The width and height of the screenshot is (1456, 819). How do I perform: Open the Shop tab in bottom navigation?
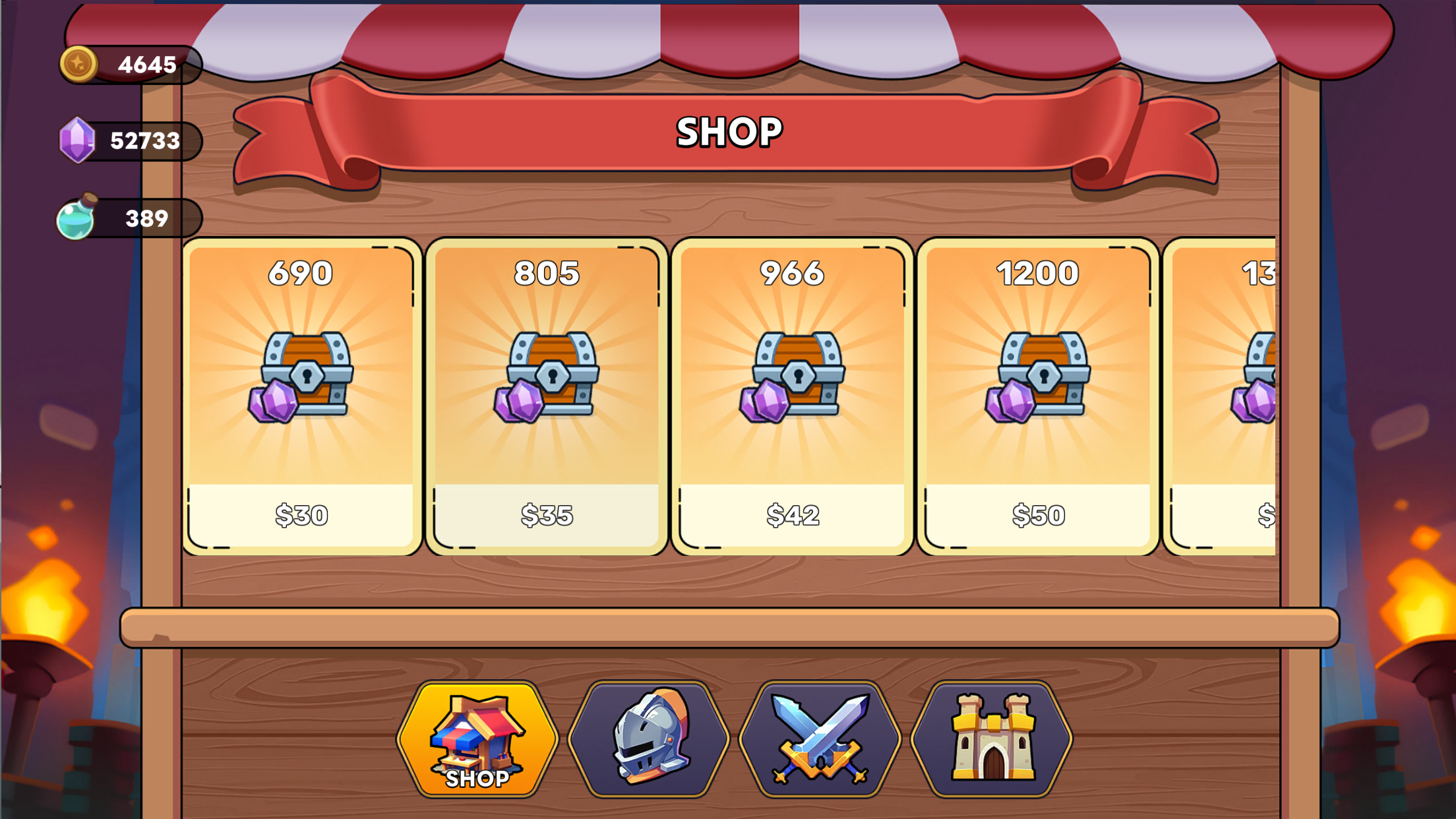[477, 739]
